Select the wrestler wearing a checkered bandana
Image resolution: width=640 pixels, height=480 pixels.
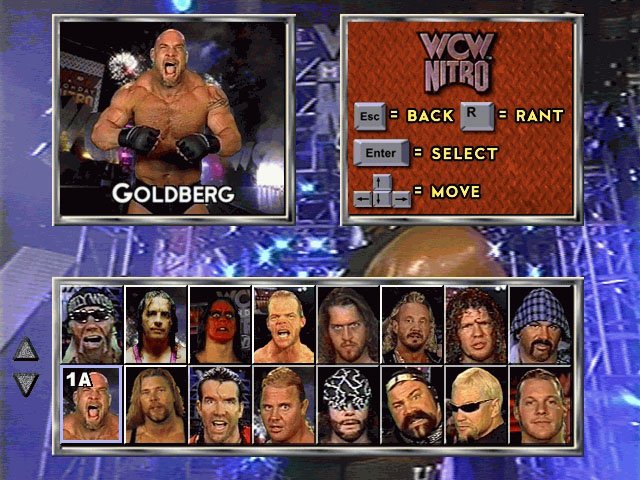(x=540, y=325)
